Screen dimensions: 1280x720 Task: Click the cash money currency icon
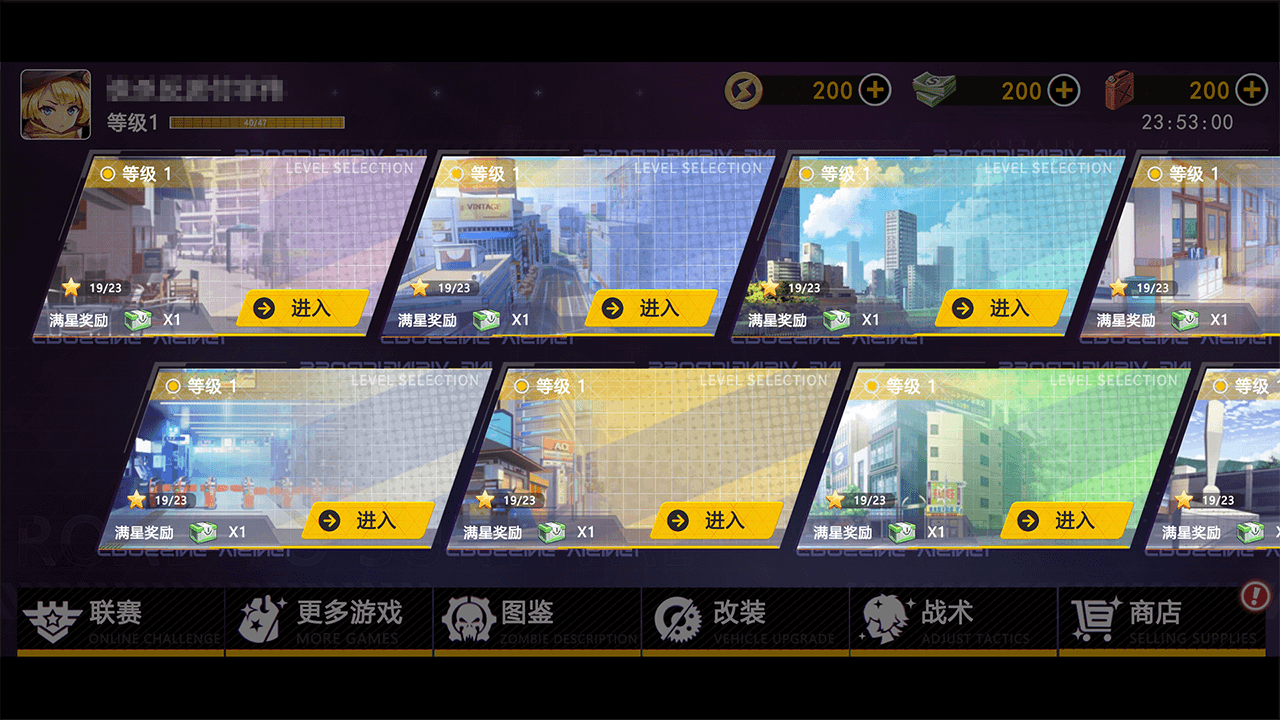point(933,89)
